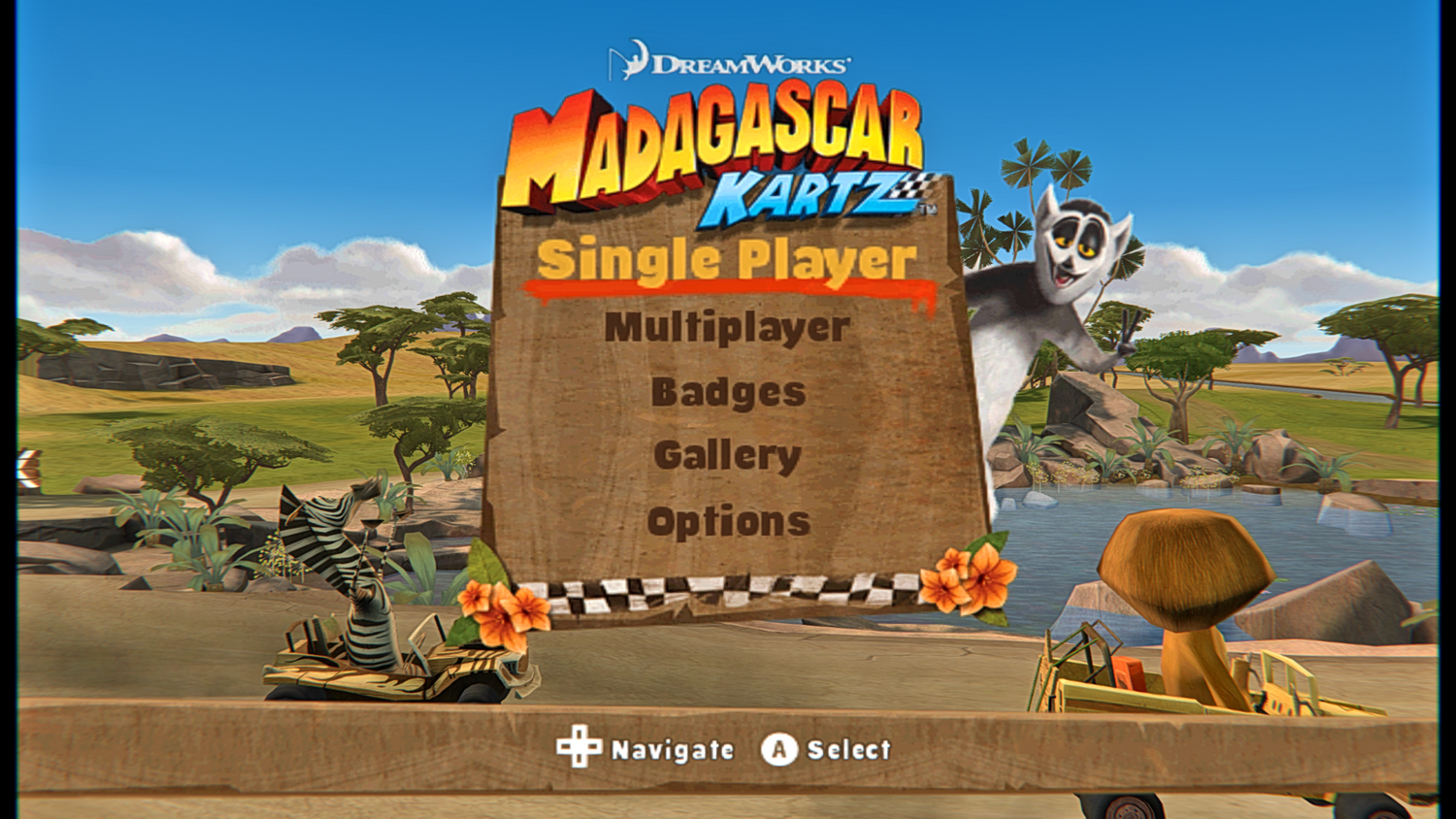Viewport: 1456px width, 819px height.
Task: Click the Navigate text label
Action: [672, 749]
